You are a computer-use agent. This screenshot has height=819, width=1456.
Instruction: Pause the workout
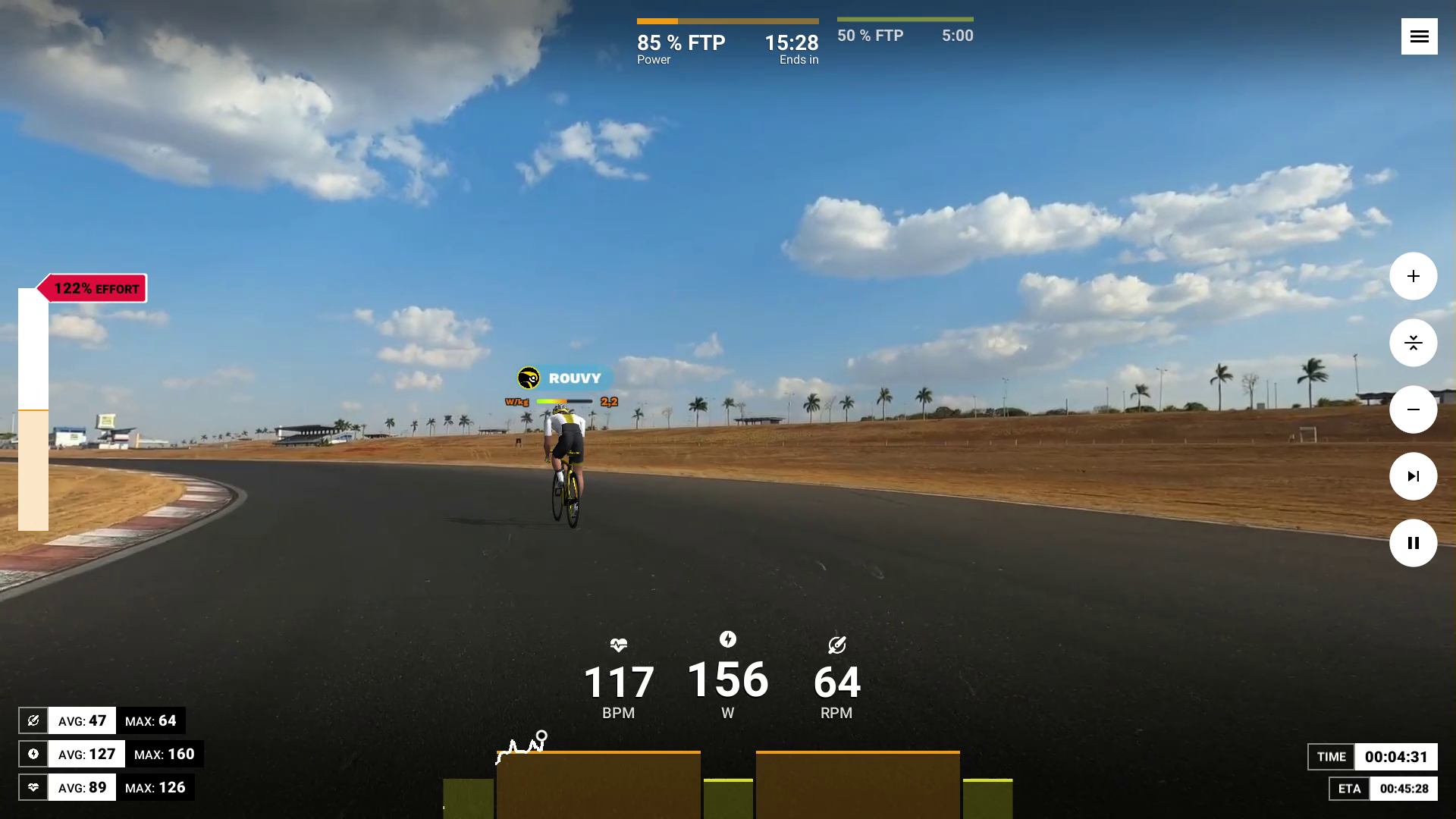(1413, 543)
